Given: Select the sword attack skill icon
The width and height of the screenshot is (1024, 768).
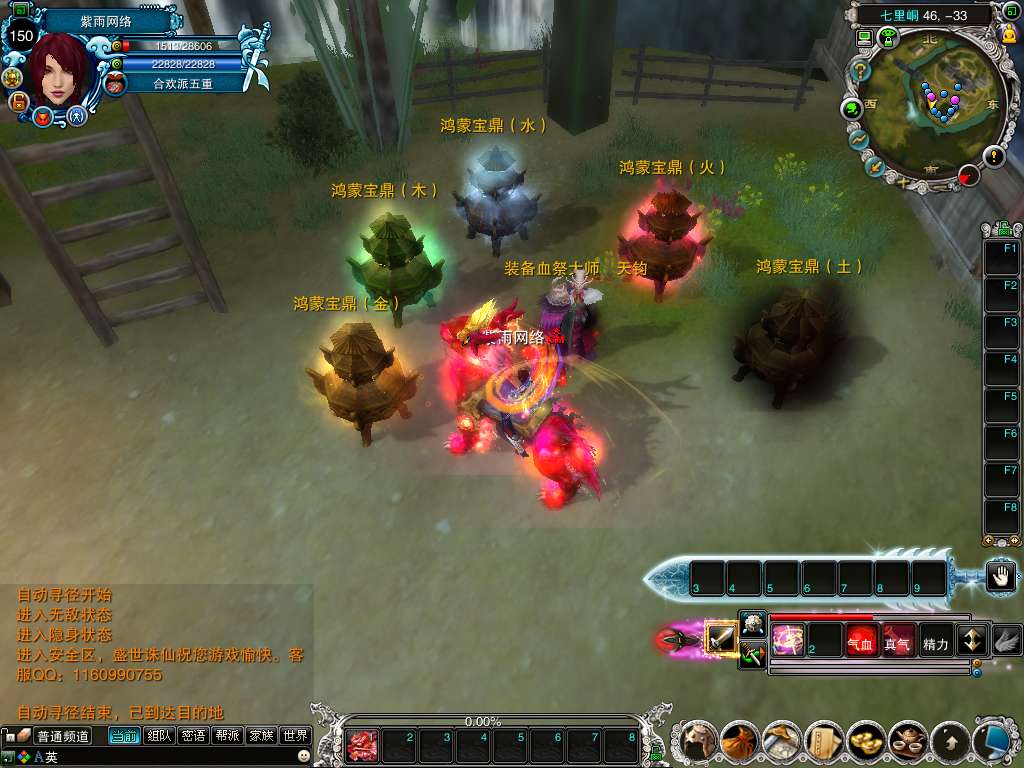Looking at the screenshot, I should [x=721, y=637].
